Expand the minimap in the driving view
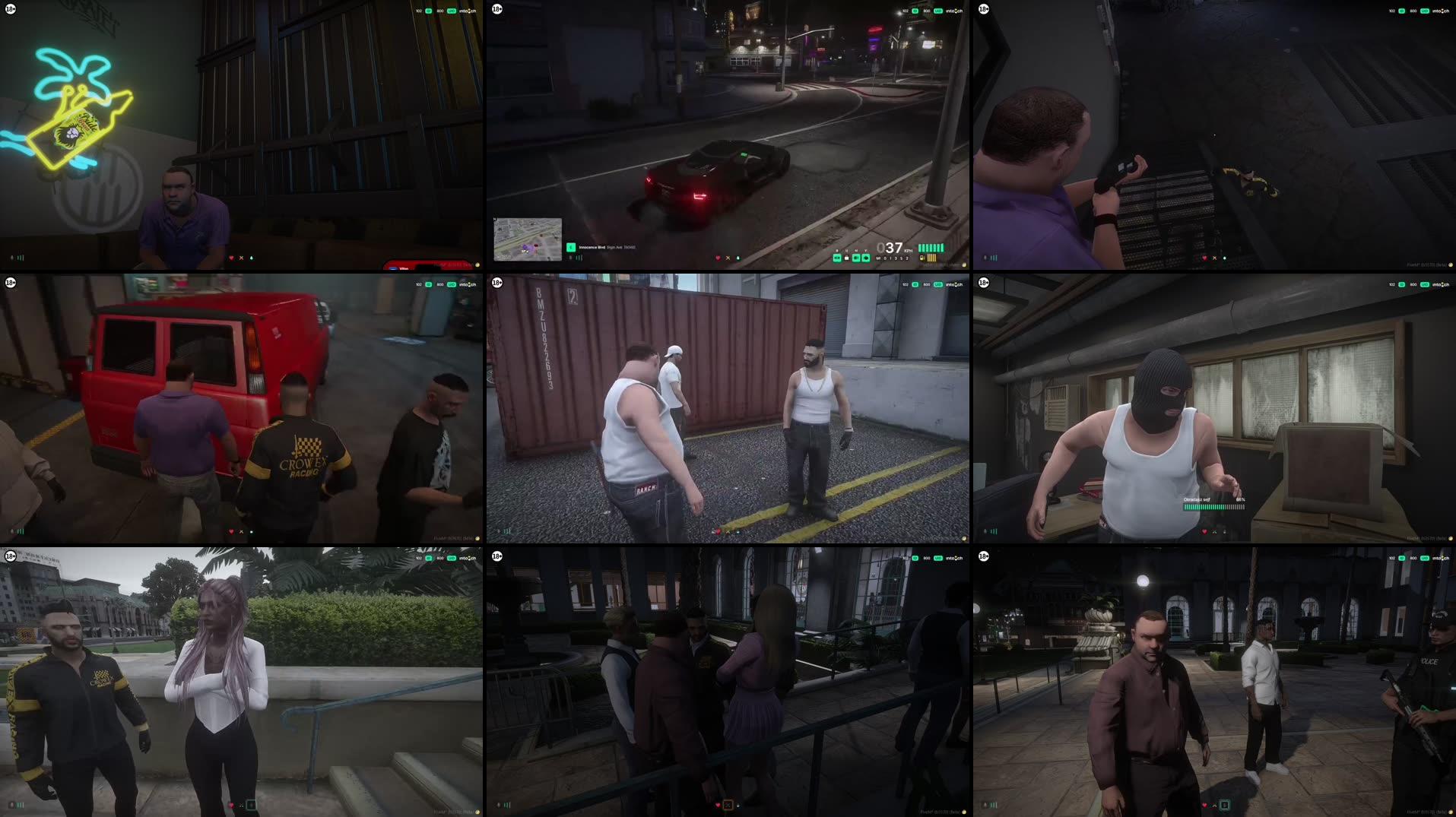 528,237
